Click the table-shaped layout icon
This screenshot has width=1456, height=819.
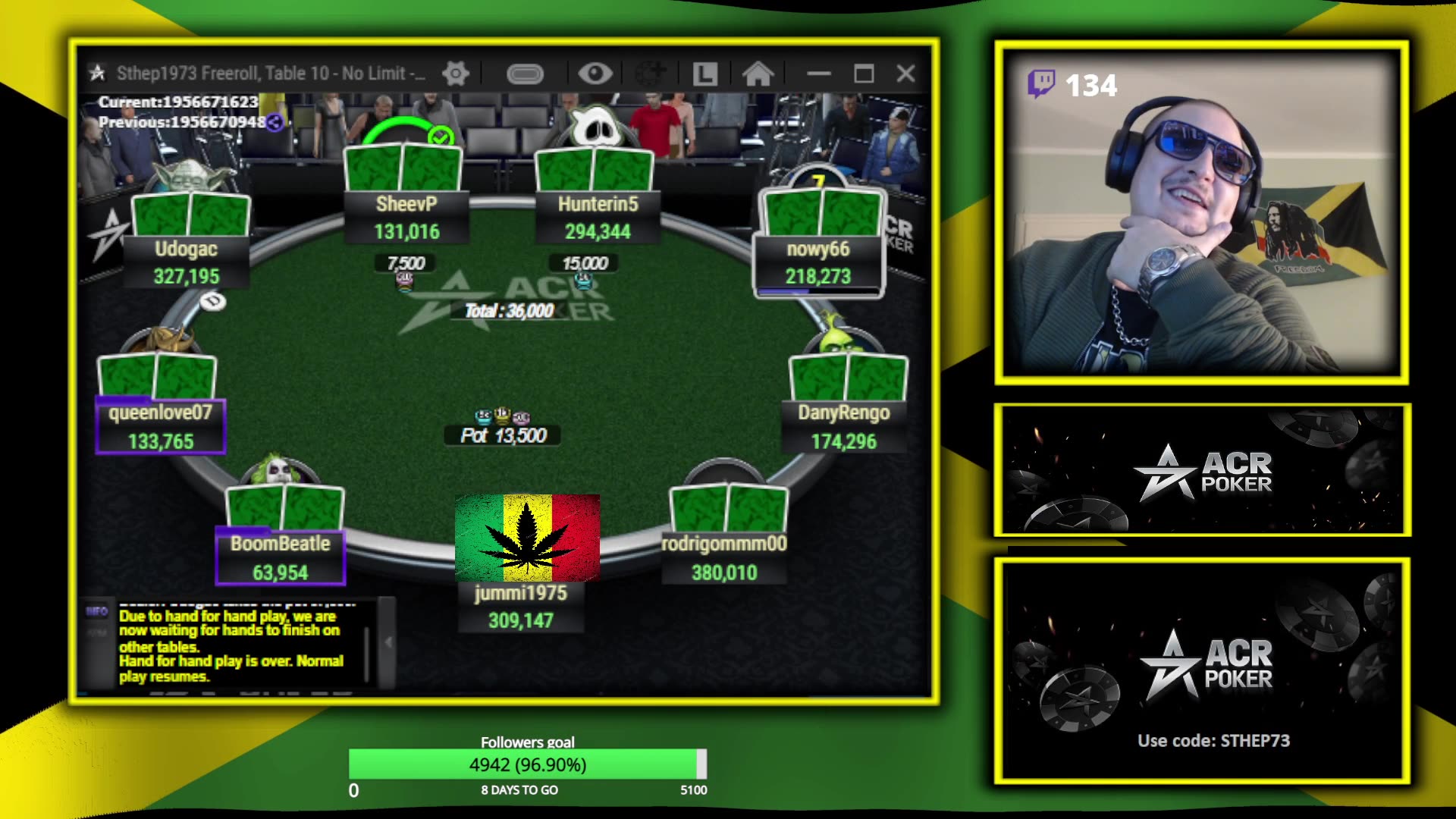coord(525,74)
